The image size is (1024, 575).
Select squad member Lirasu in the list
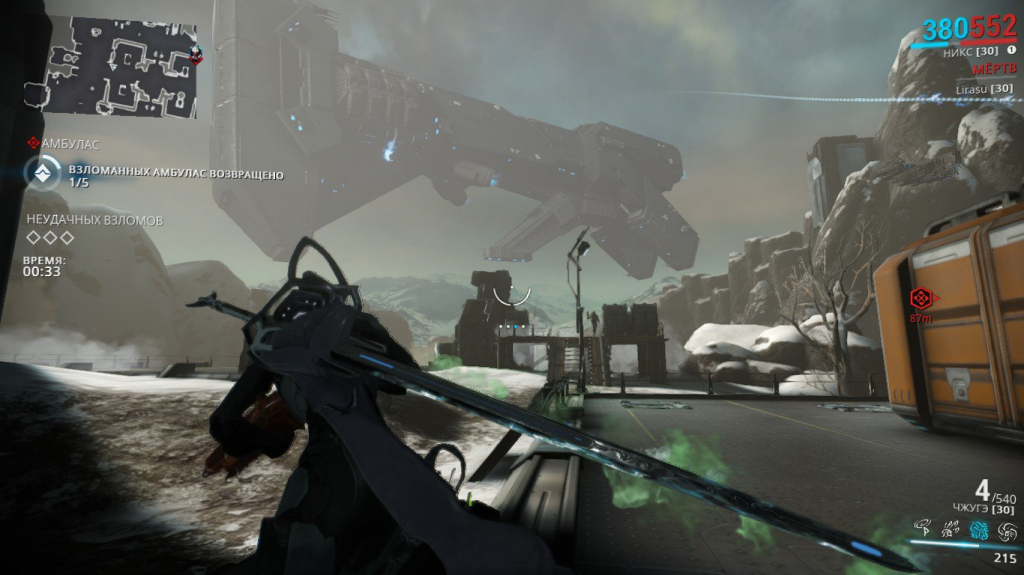983,89
